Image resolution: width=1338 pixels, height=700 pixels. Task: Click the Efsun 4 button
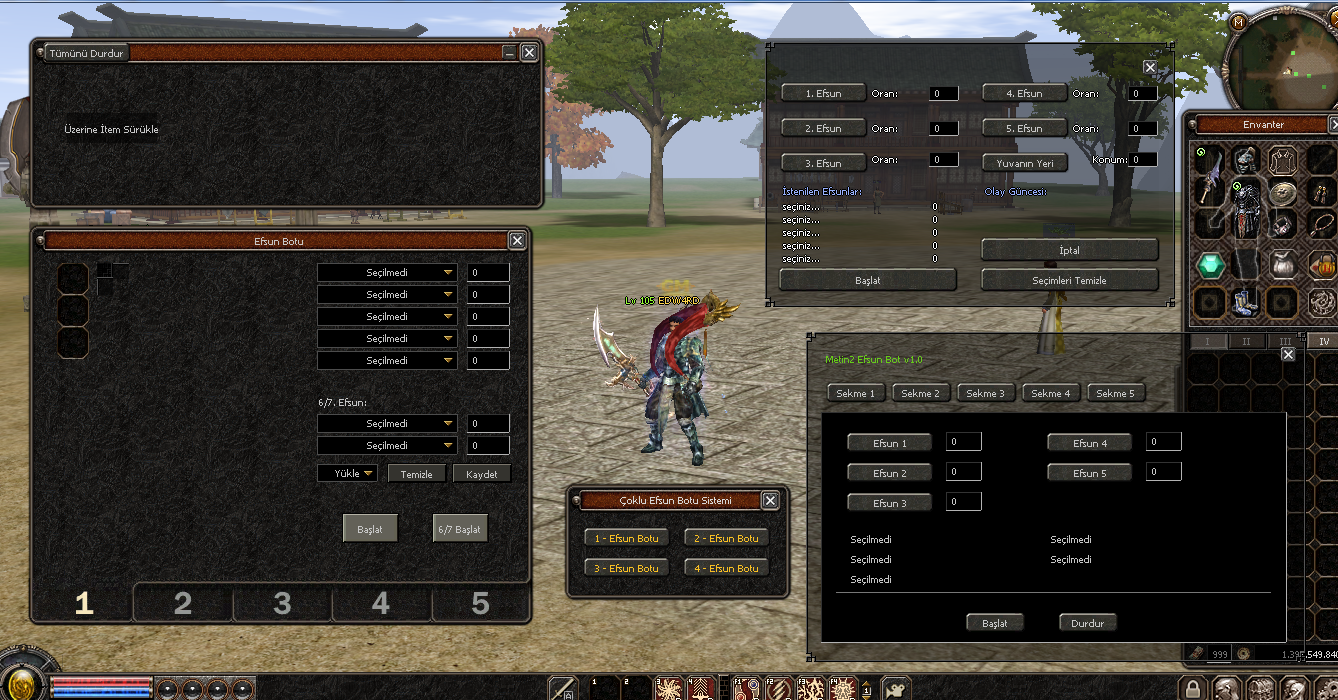(1089, 443)
